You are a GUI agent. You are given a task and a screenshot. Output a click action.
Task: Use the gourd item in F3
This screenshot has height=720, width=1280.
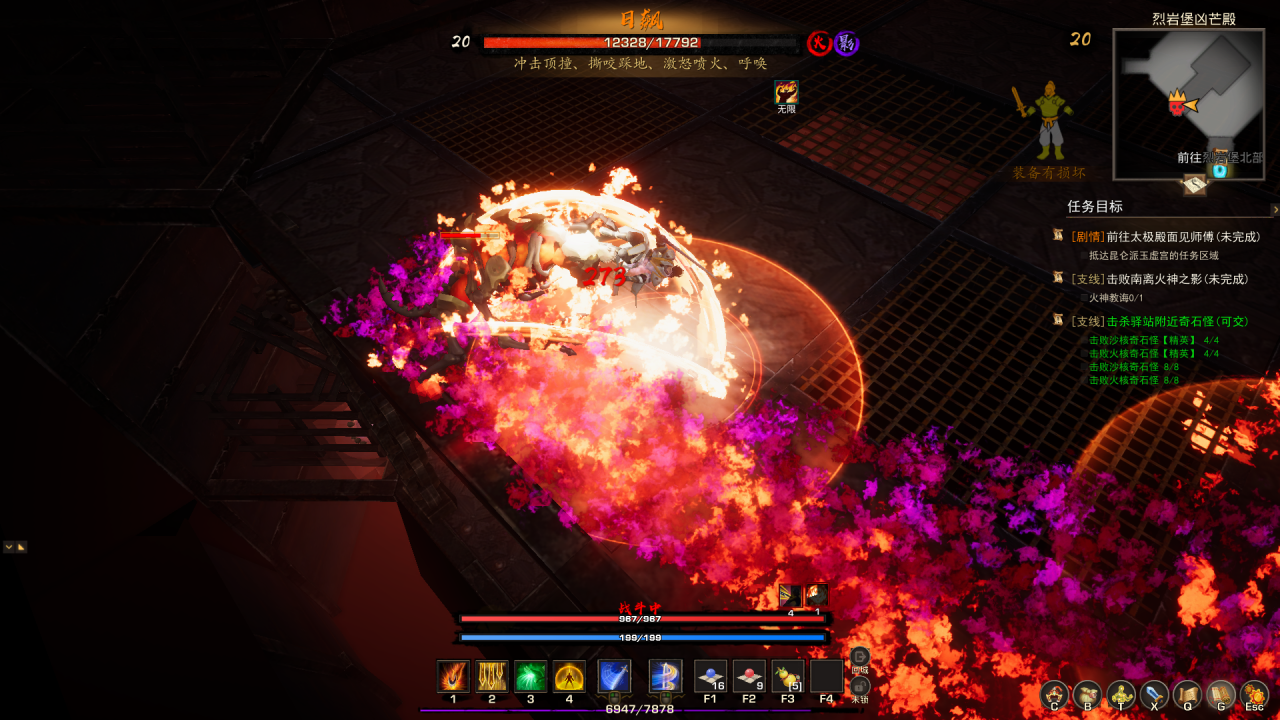click(788, 676)
